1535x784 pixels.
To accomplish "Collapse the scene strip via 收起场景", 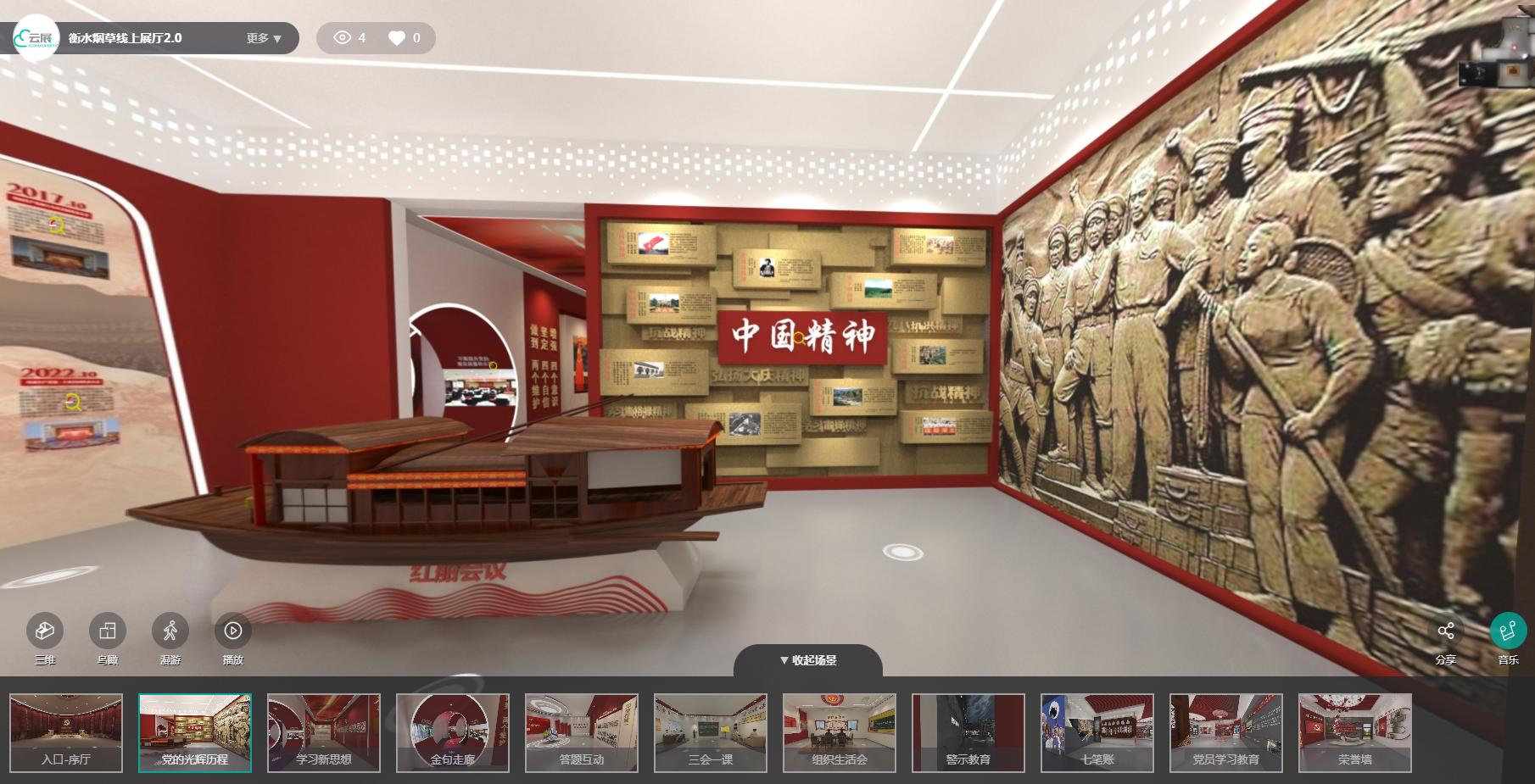I will point(809,658).
